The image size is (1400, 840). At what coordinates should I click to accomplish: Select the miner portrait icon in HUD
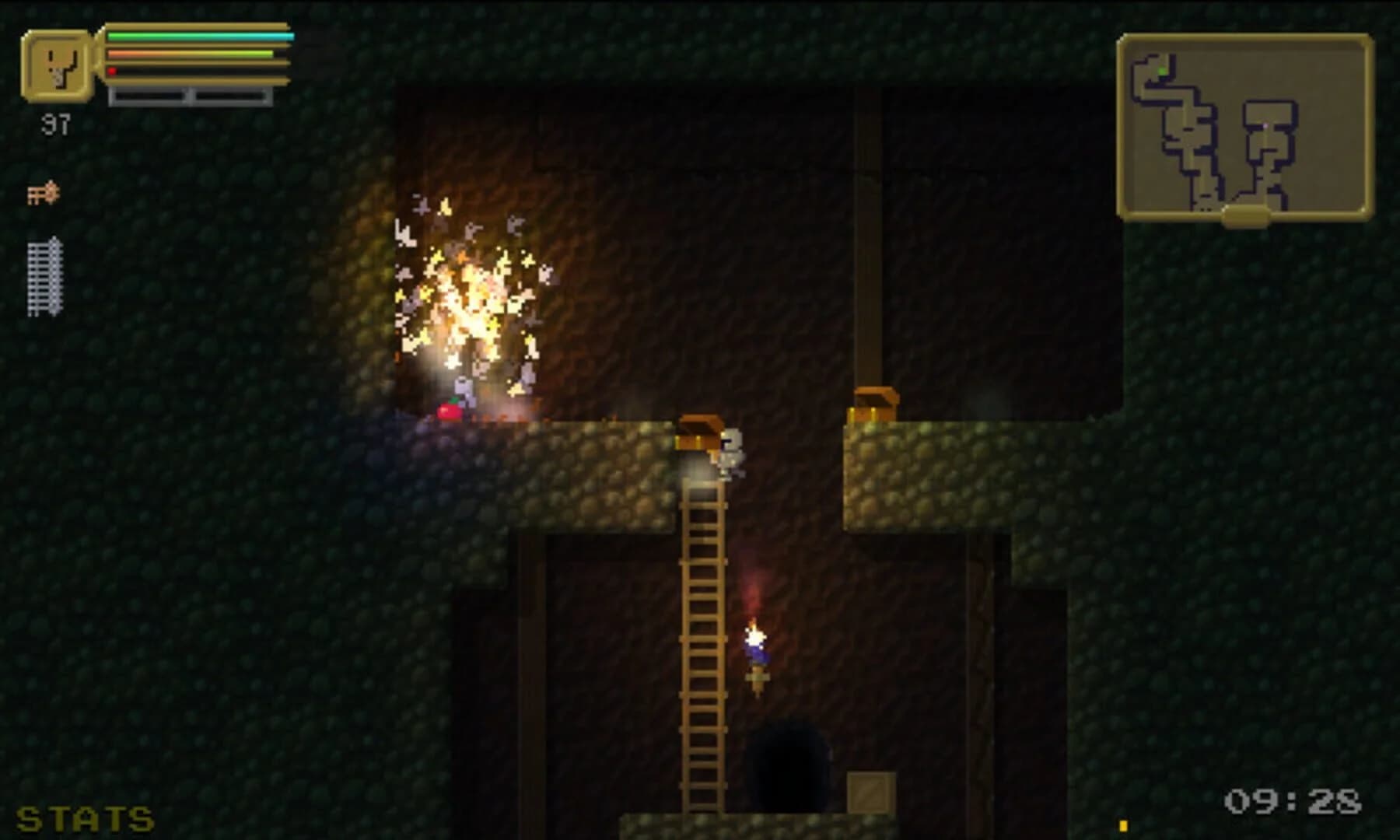(58, 66)
